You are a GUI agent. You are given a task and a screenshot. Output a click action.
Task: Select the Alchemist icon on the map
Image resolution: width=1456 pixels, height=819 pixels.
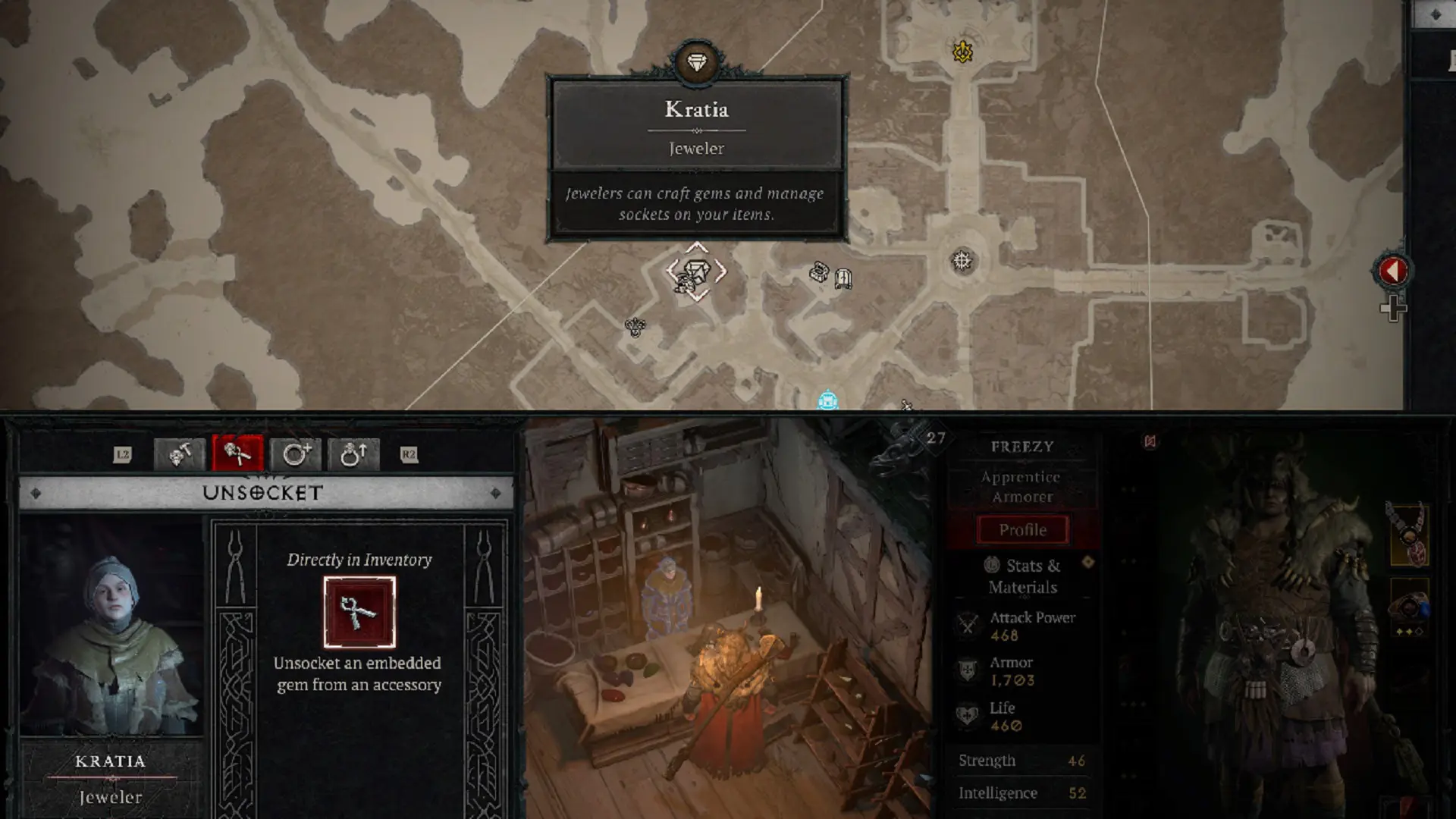click(635, 328)
